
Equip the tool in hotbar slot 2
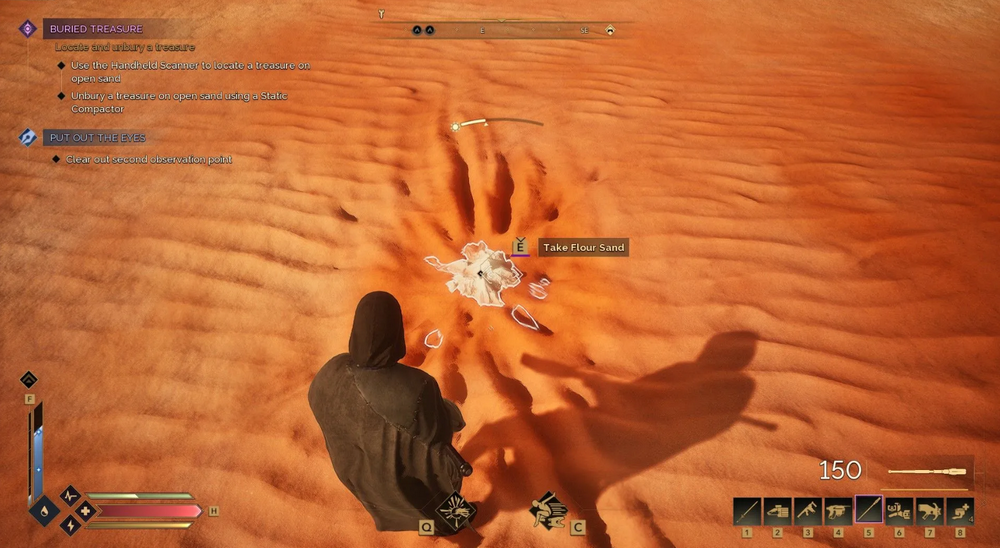777,511
